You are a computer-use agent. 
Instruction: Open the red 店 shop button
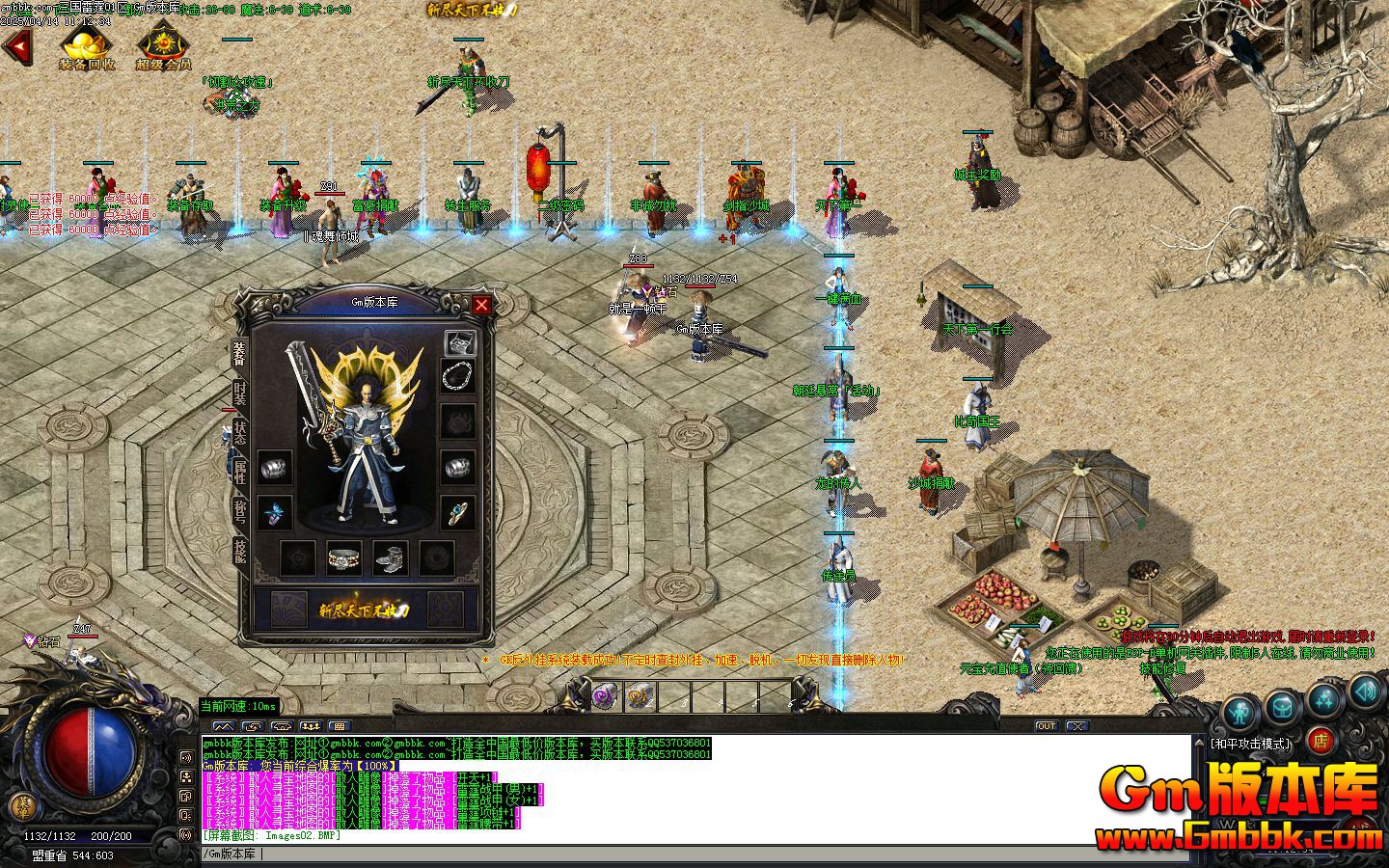[1321, 741]
